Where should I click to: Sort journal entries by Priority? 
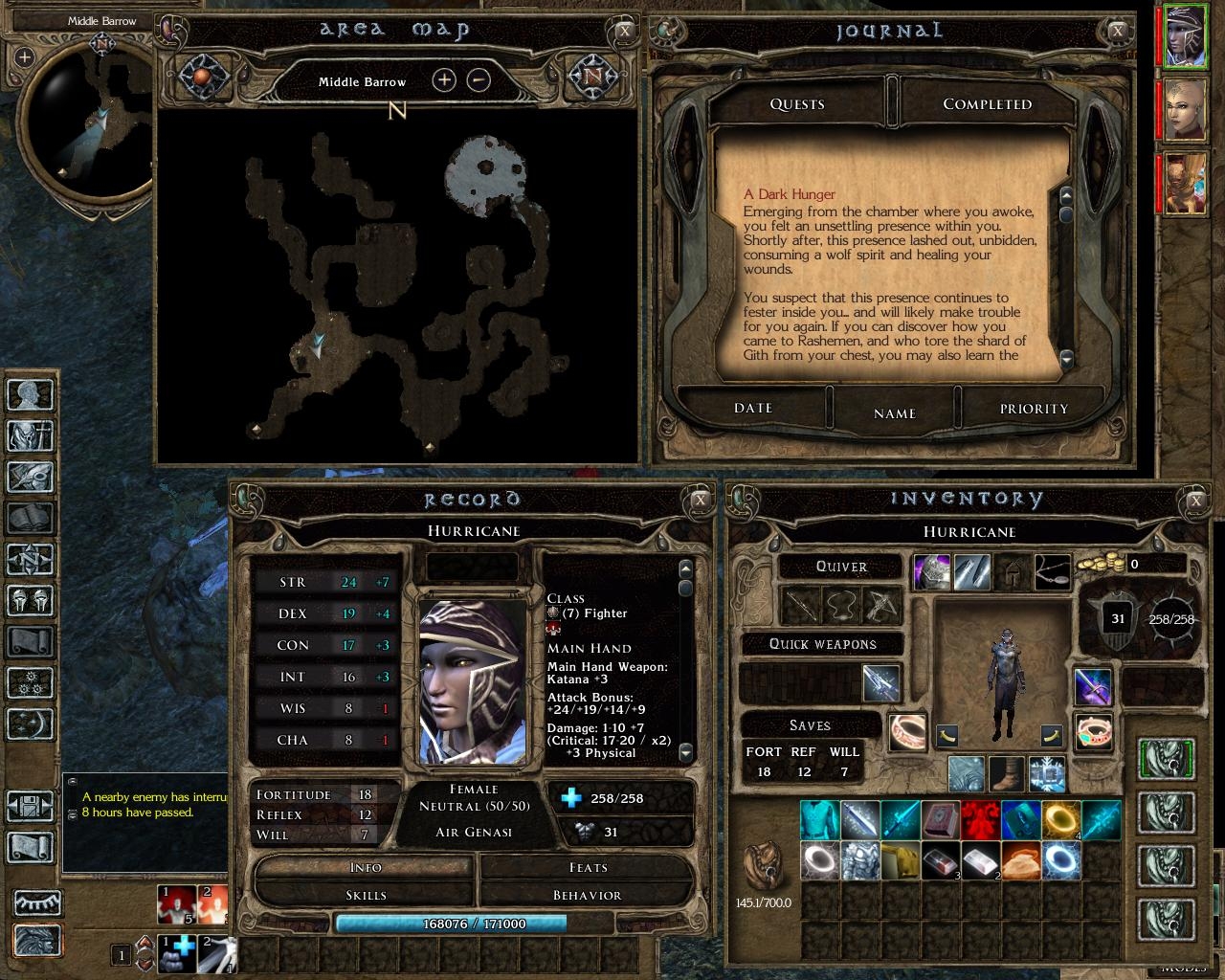[x=1034, y=409]
